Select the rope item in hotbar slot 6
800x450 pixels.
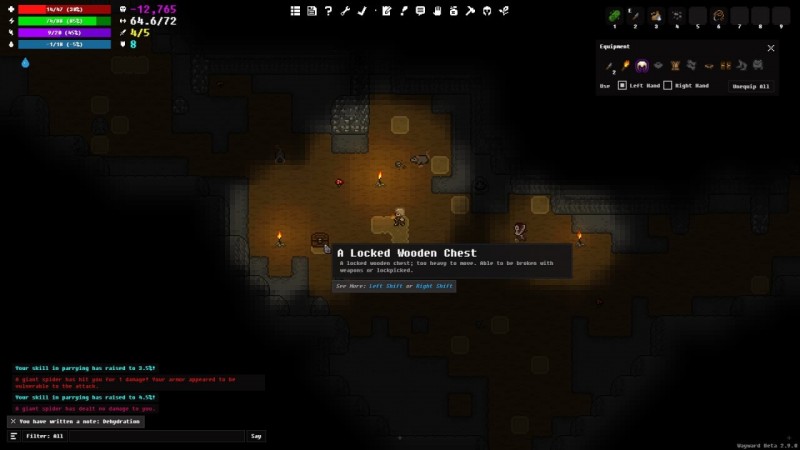click(x=718, y=16)
